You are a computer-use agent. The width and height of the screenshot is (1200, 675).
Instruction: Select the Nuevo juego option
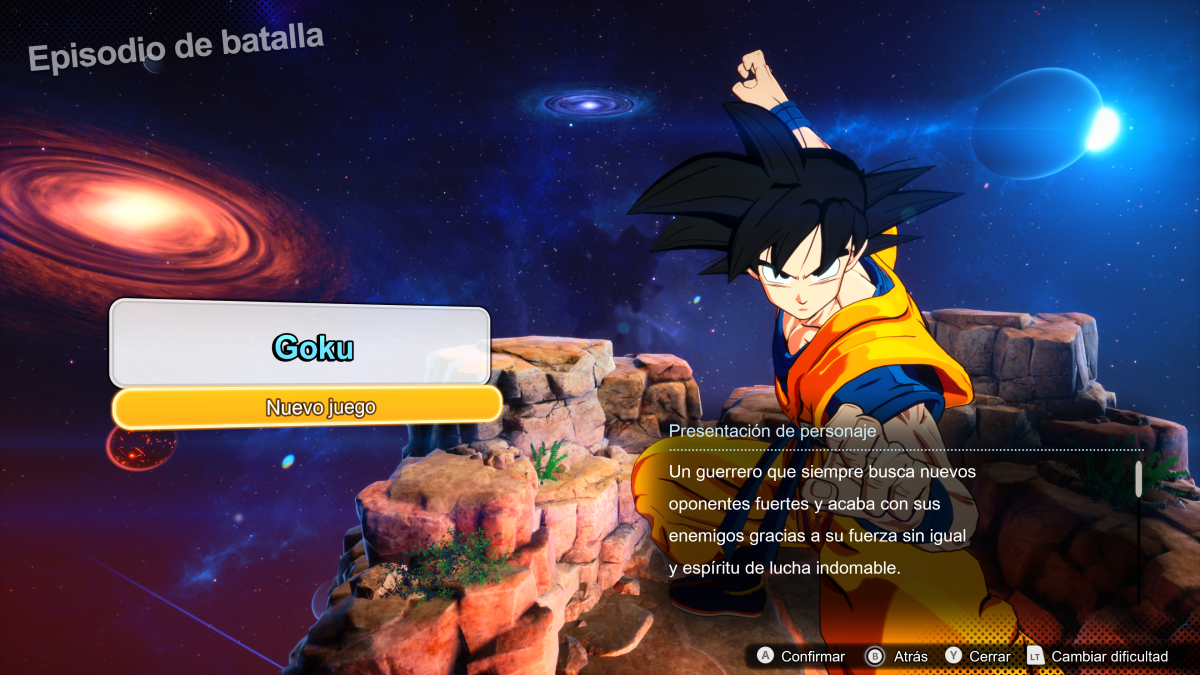[x=306, y=407]
